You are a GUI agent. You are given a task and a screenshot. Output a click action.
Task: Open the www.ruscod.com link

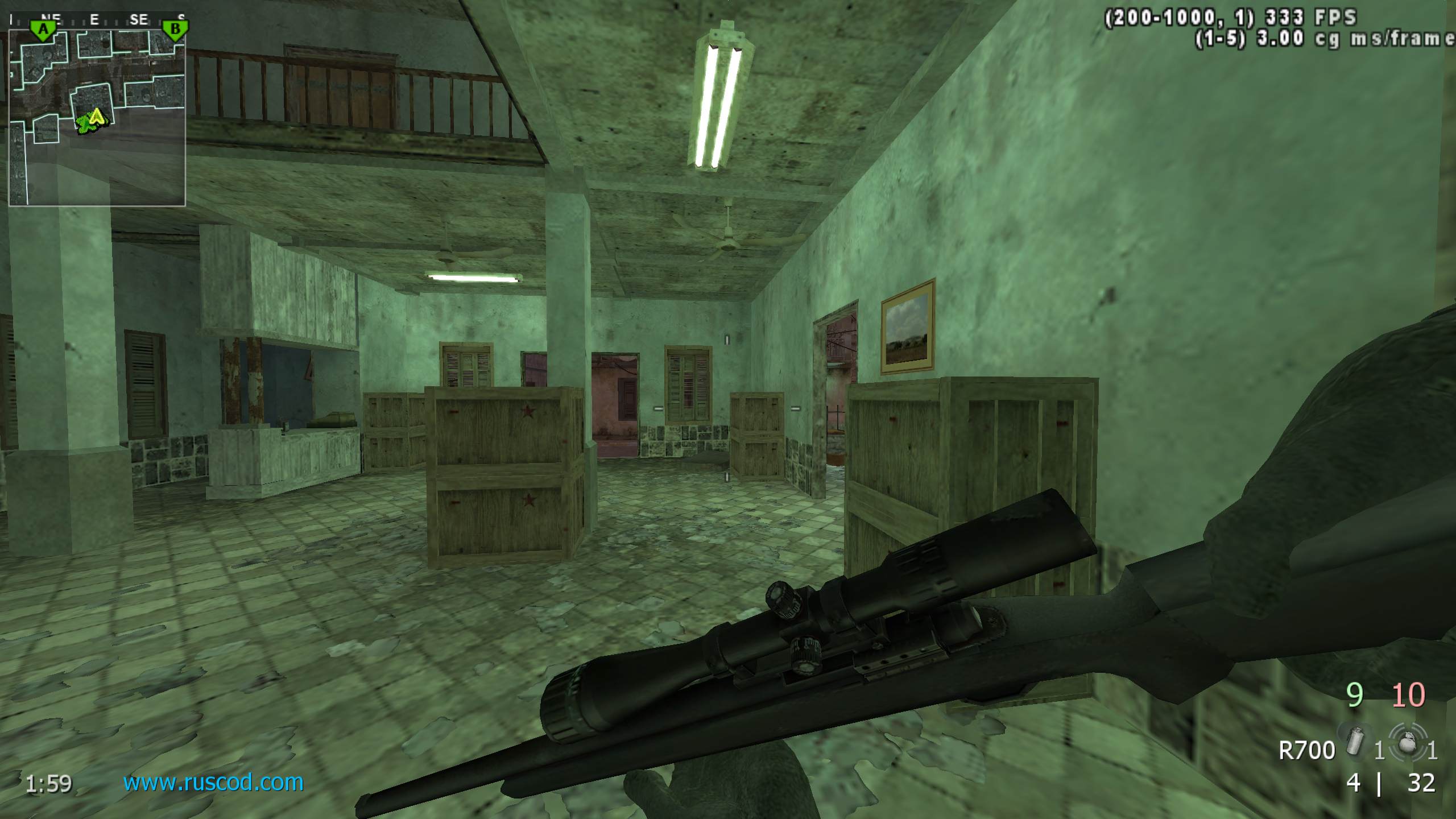coord(213,783)
